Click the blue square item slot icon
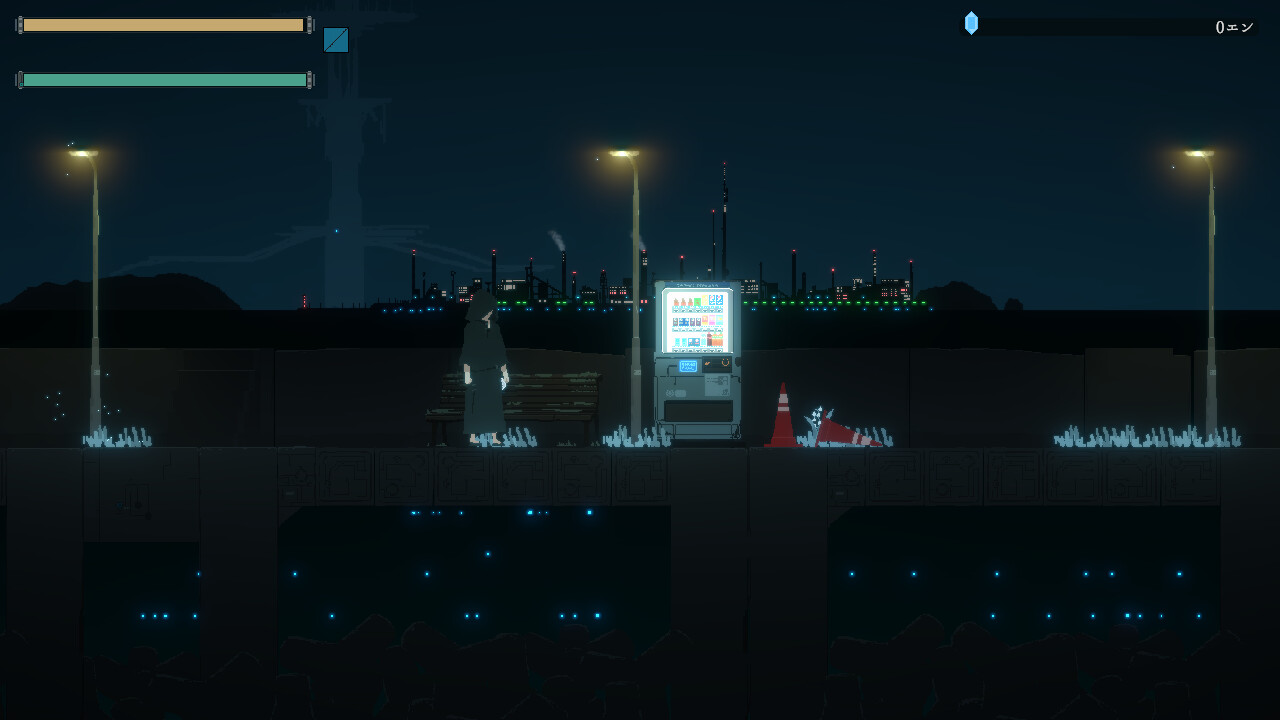This screenshot has height=720, width=1280. (336, 40)
